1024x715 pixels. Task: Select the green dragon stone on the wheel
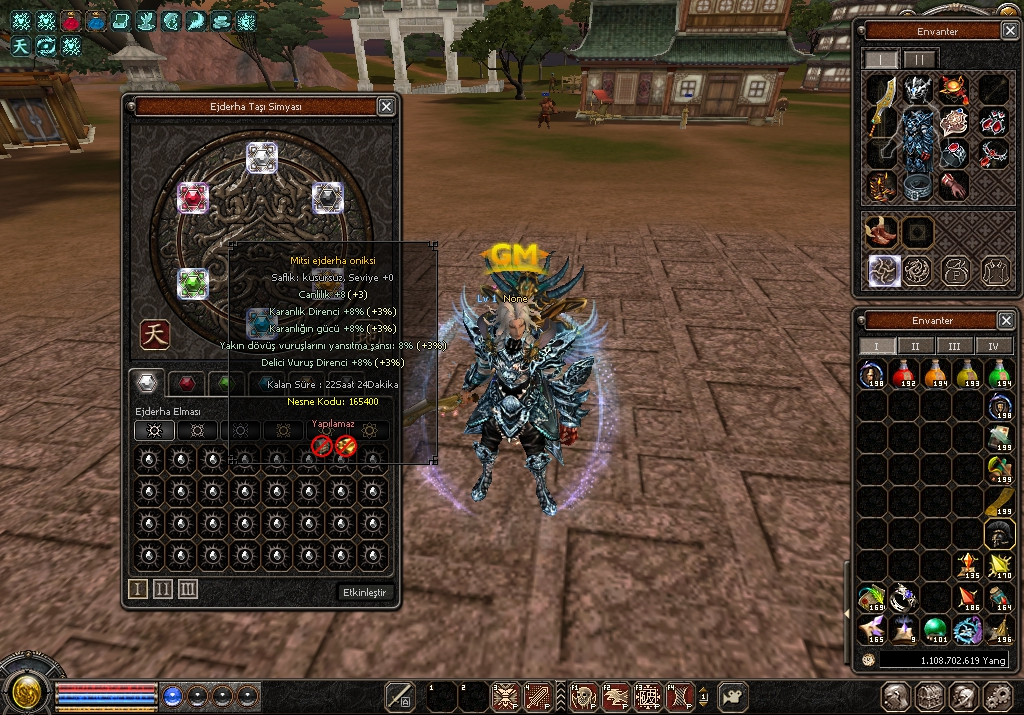tap(193, 284)
